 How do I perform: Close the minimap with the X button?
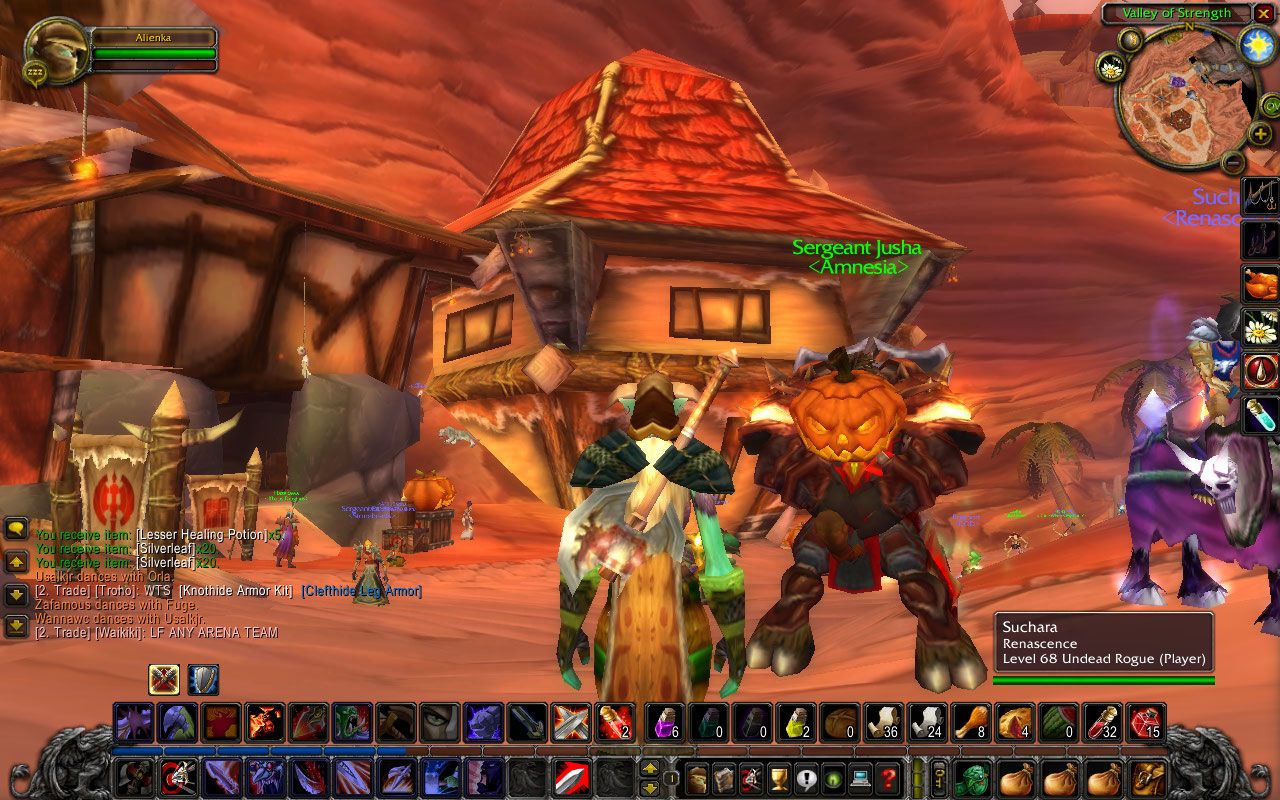1265,14
